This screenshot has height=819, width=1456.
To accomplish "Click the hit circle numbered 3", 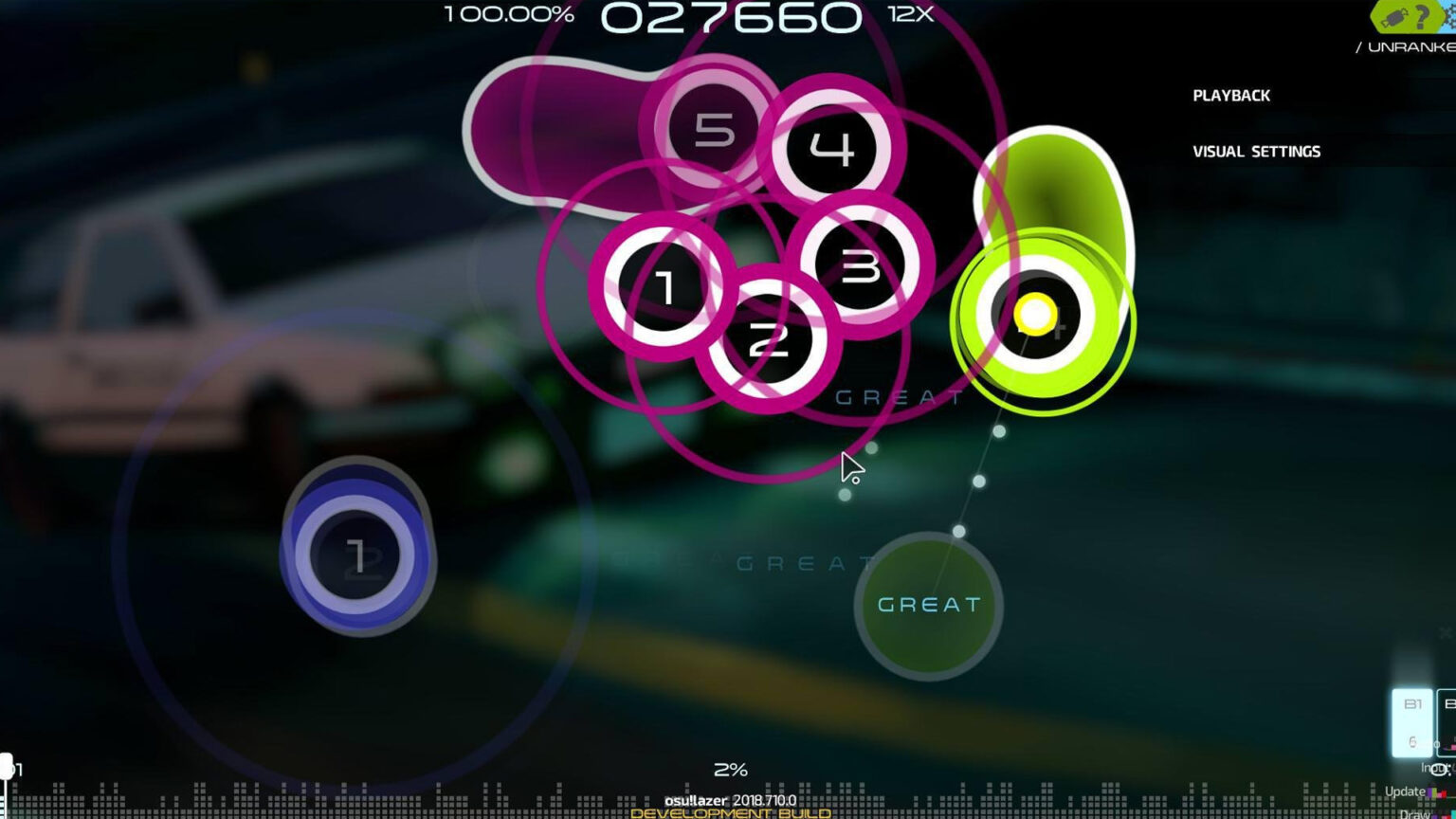I will tap(861, 266).
